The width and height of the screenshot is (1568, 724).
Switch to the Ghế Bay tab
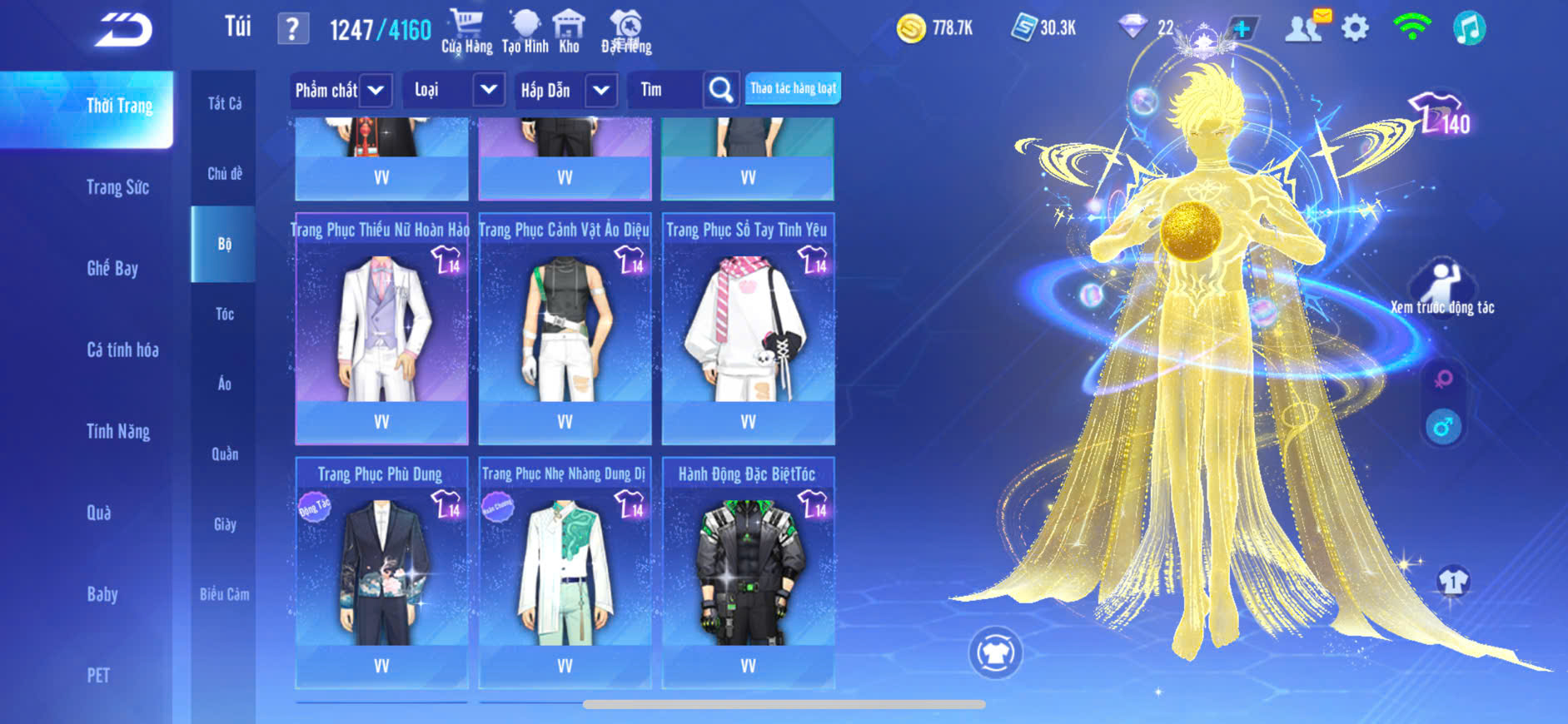(112, 268)
